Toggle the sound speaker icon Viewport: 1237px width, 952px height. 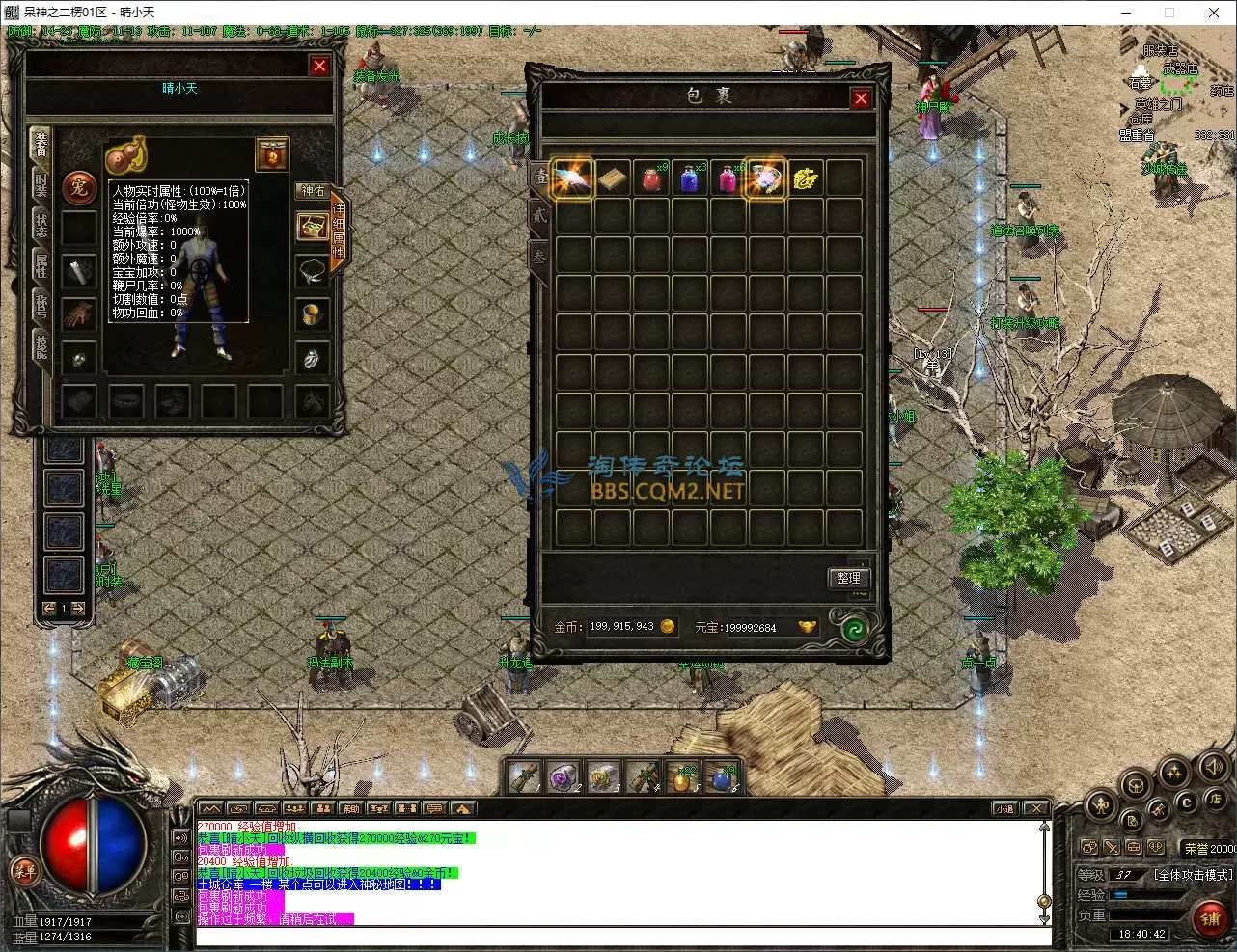click(1212, 768)
